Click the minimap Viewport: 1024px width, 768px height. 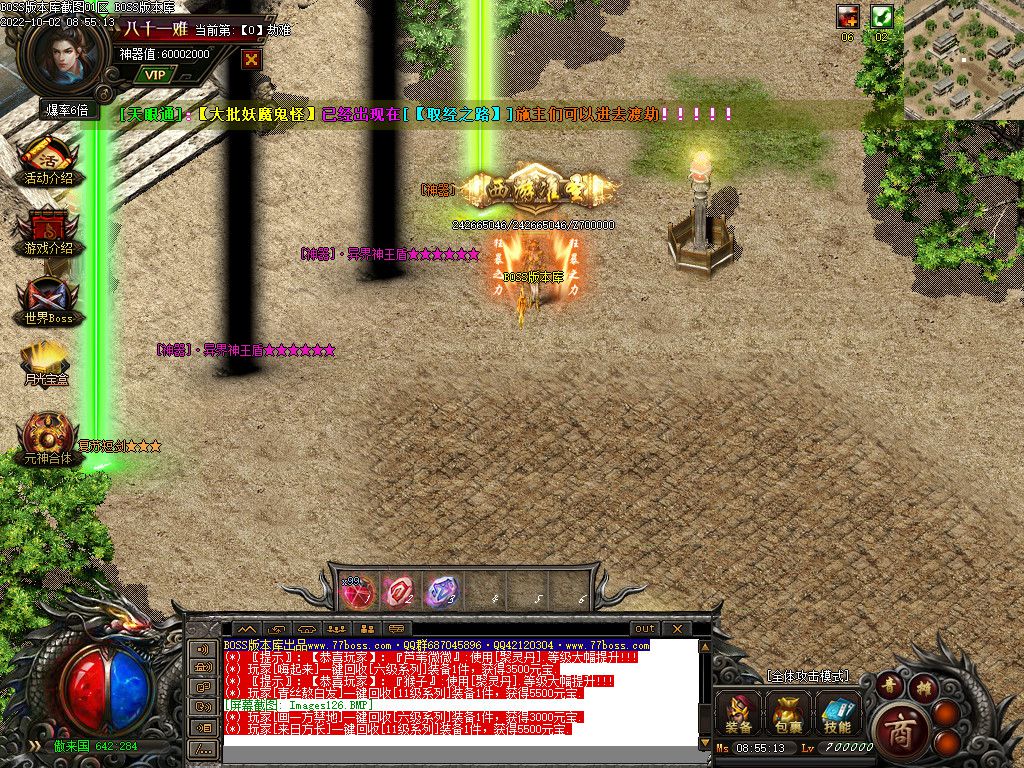tap(963, 60)
